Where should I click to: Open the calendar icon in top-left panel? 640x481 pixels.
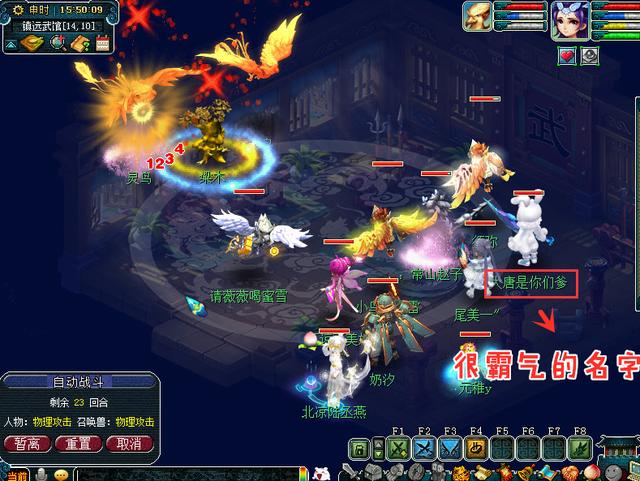[102, 42]
